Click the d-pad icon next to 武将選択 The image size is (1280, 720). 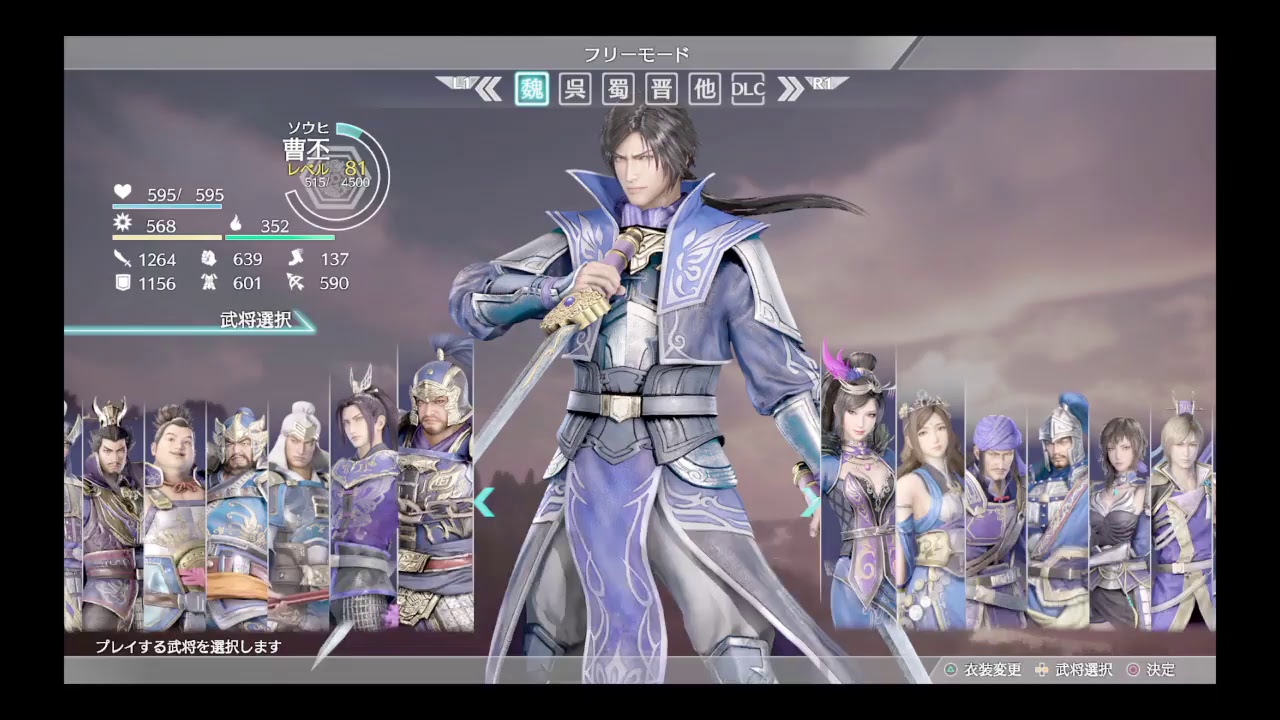click(1042, 670)
